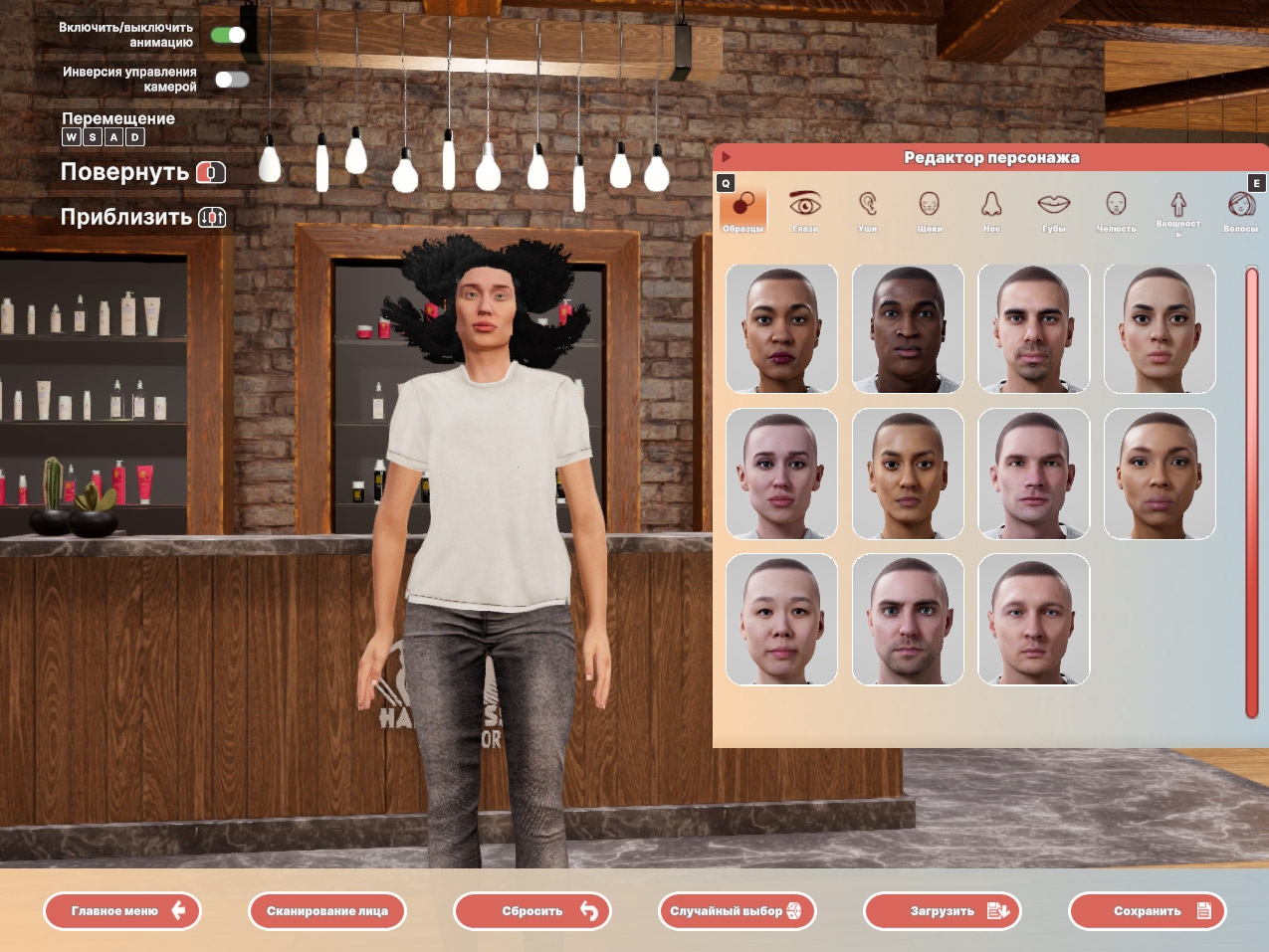Viewport: 1269px width, 952px height.
Task: Click the Сбросить reset button
Action: click(x=531, y=911)
